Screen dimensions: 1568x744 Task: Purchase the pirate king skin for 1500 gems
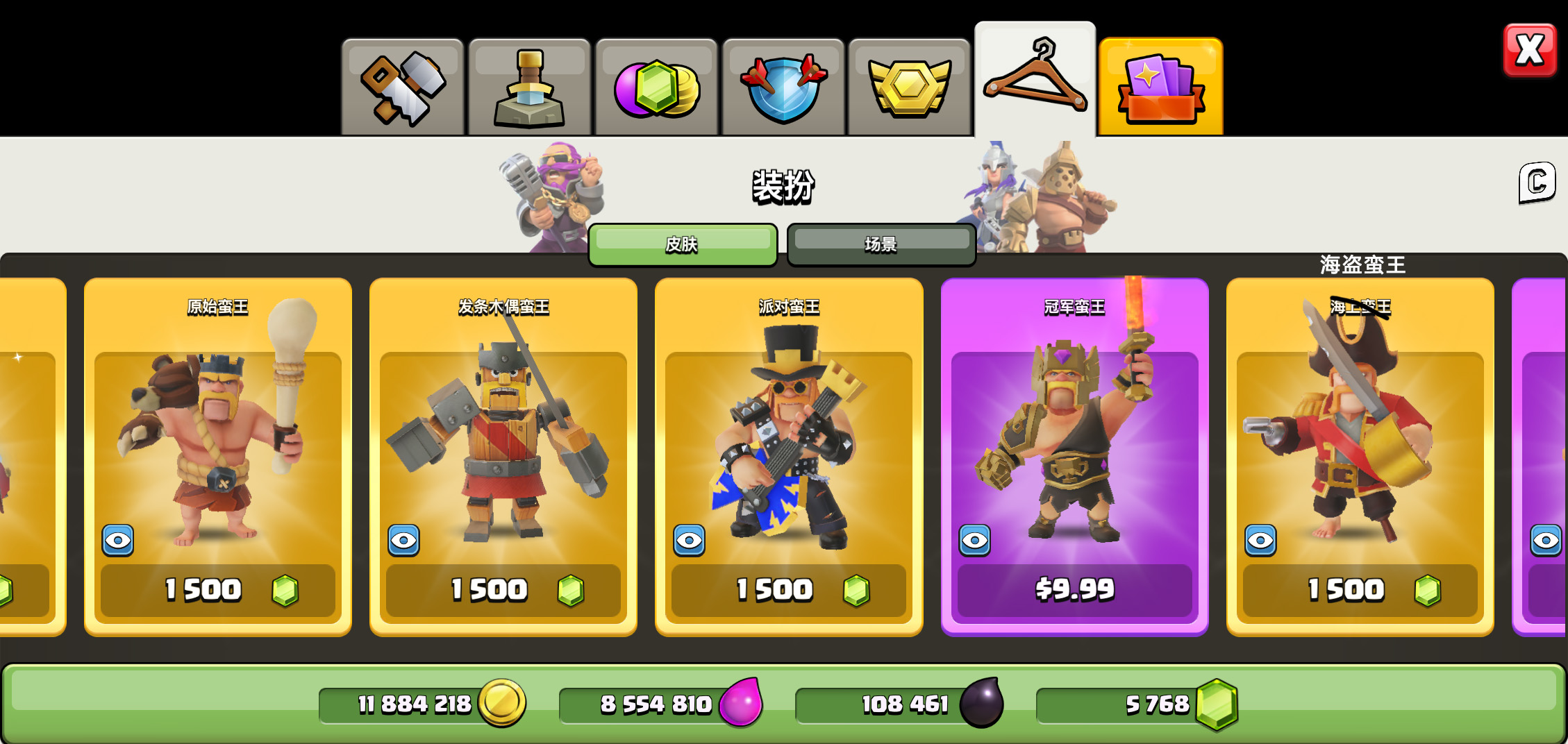1360,590
